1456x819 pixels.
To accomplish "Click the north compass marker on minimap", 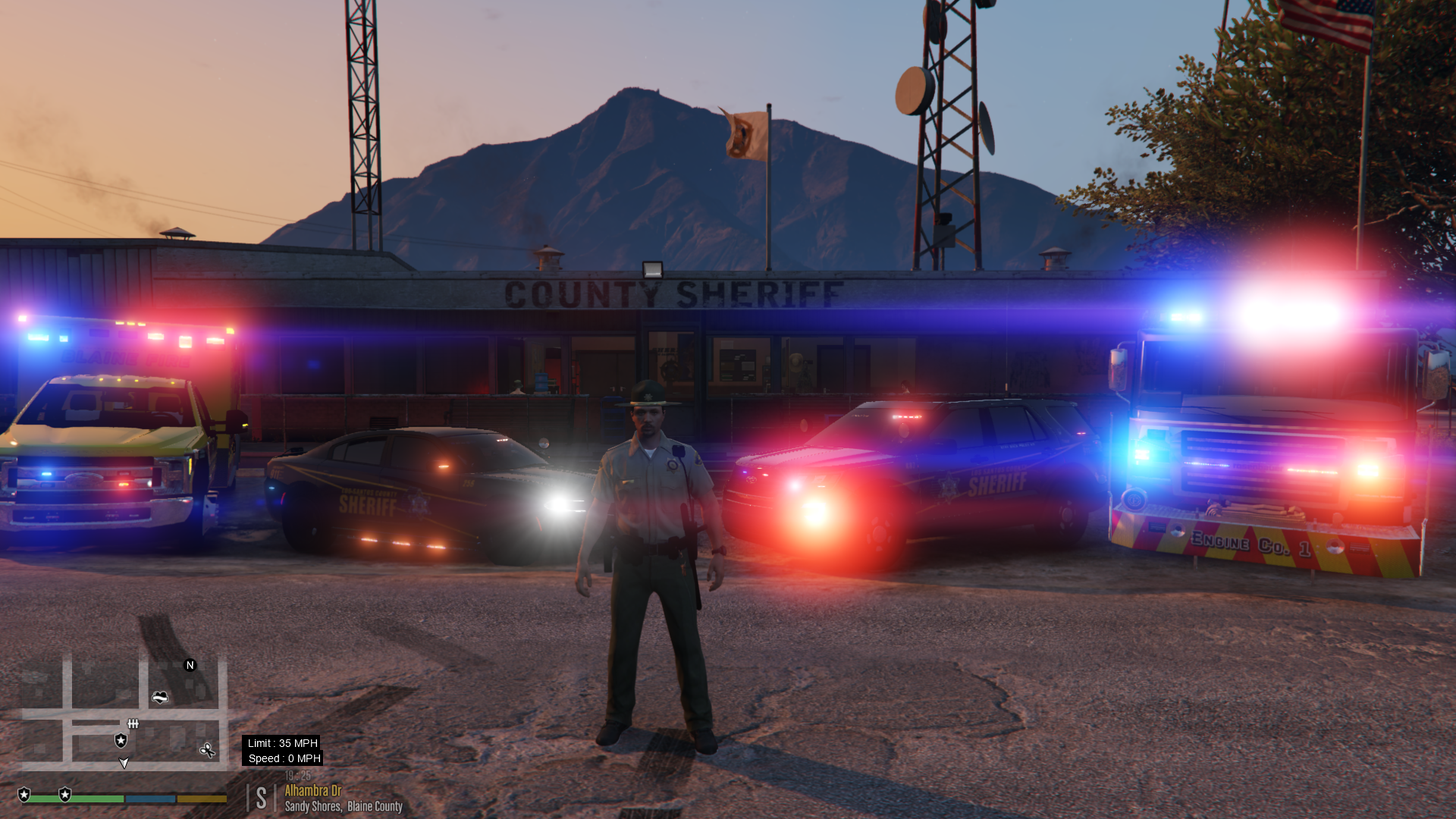I will coord(190,665).
